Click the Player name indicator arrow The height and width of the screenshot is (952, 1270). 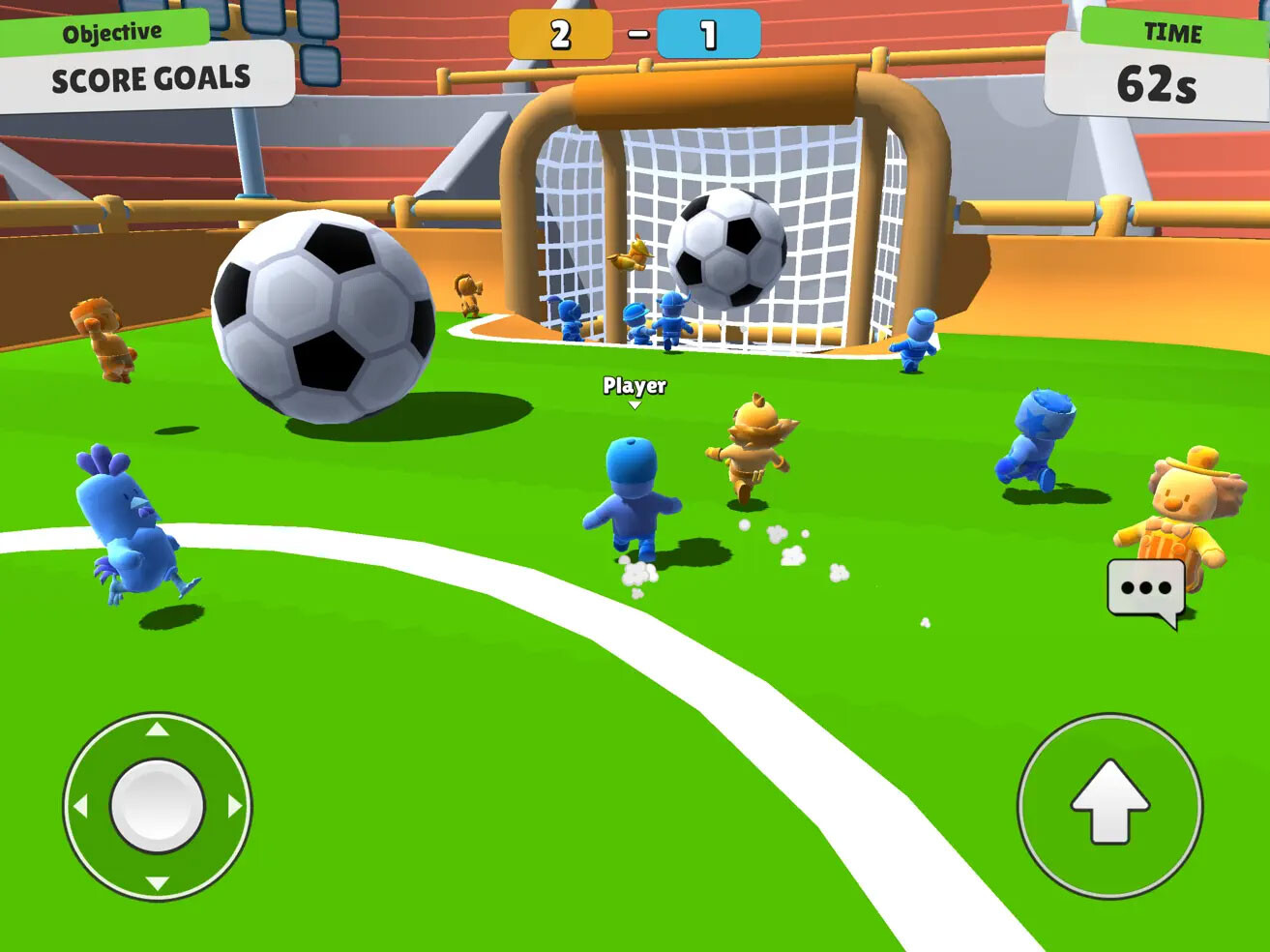pyautogui.click(x=635, y=403)
